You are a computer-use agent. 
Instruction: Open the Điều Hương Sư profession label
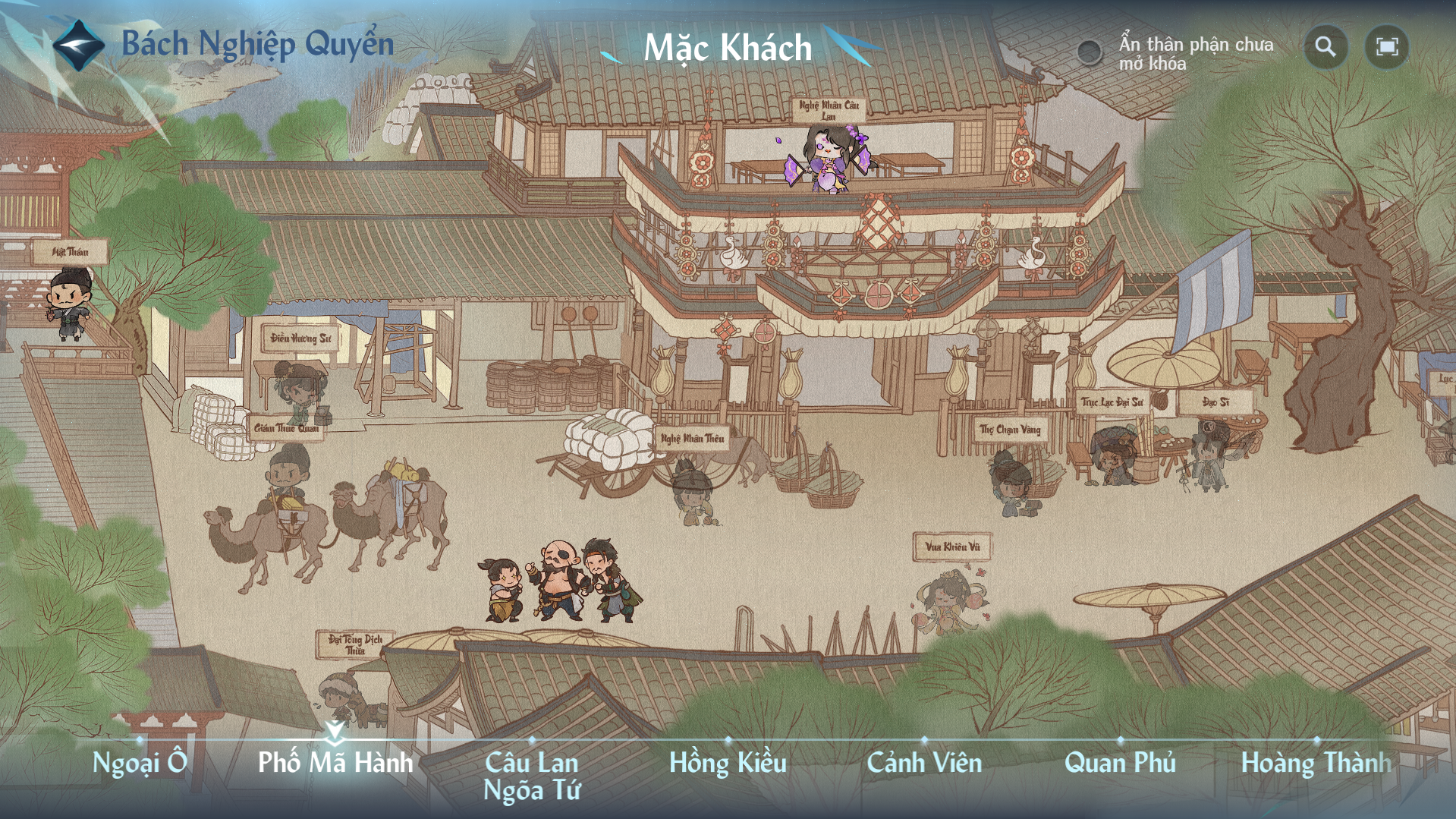[300, 338]
